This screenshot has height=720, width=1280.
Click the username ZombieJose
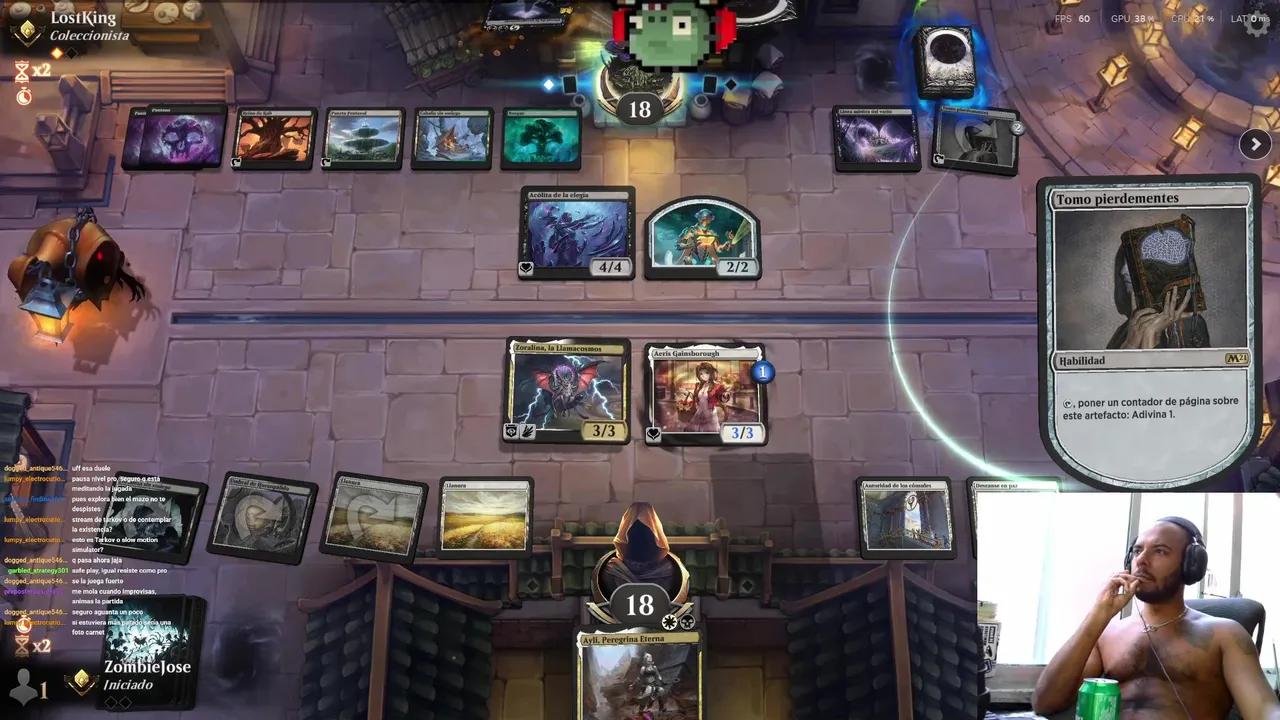[x=150, y=665]
